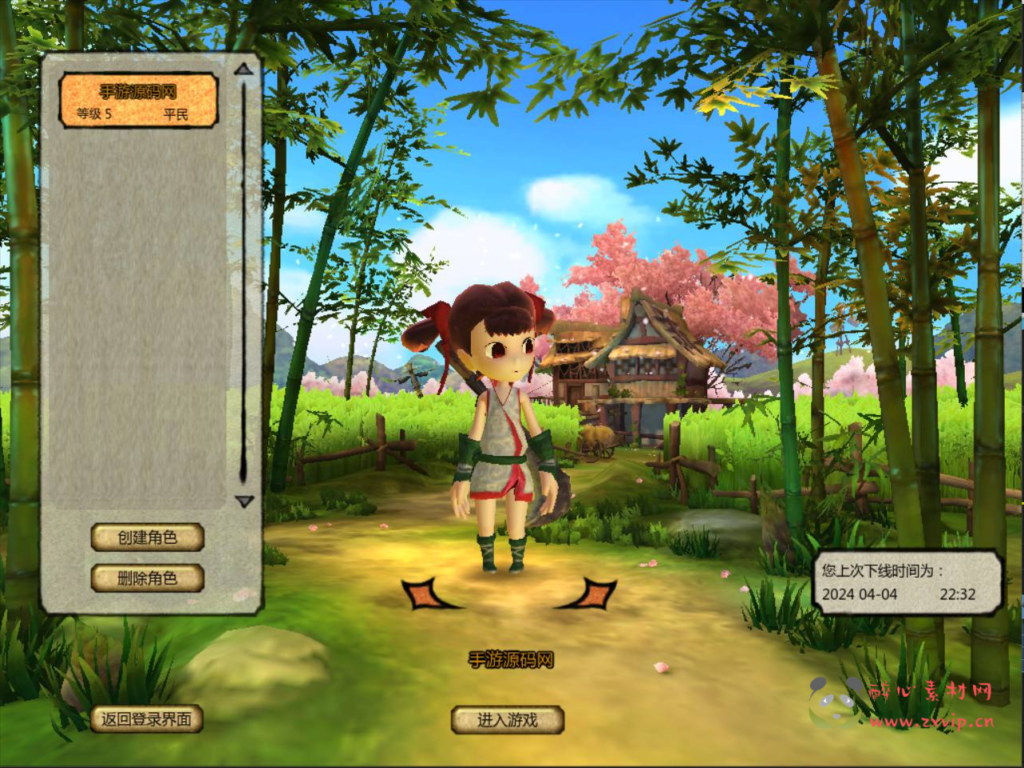The width and height of the screenshot is (1024, 768).
Task: Choose the 删除角色 delete character button
Action: pyautogui.click(x=147, y=578)
